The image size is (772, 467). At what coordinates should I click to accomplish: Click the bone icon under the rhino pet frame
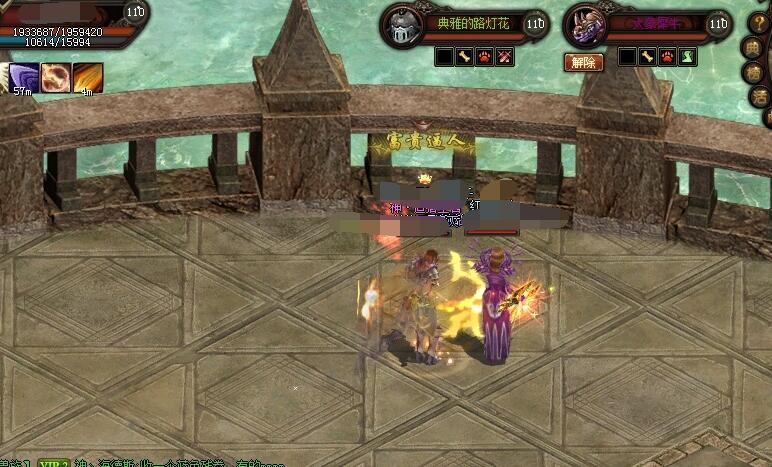(647, 58)
